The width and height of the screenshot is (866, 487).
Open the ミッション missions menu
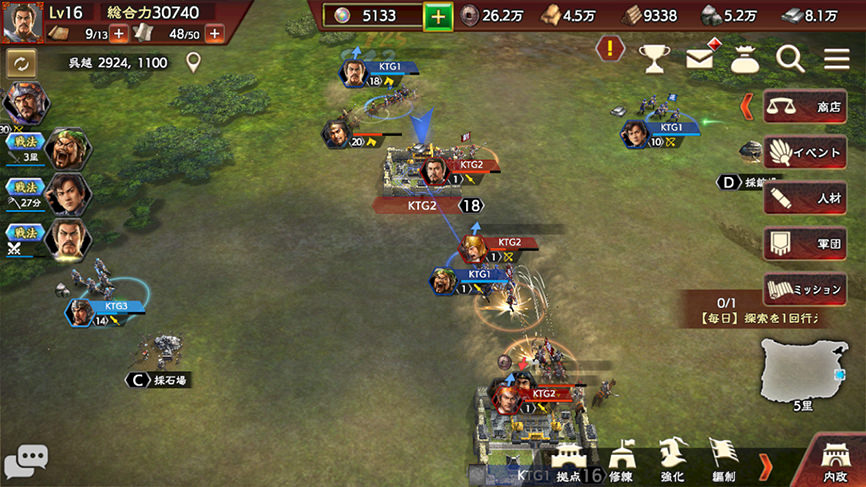point(805,289)
